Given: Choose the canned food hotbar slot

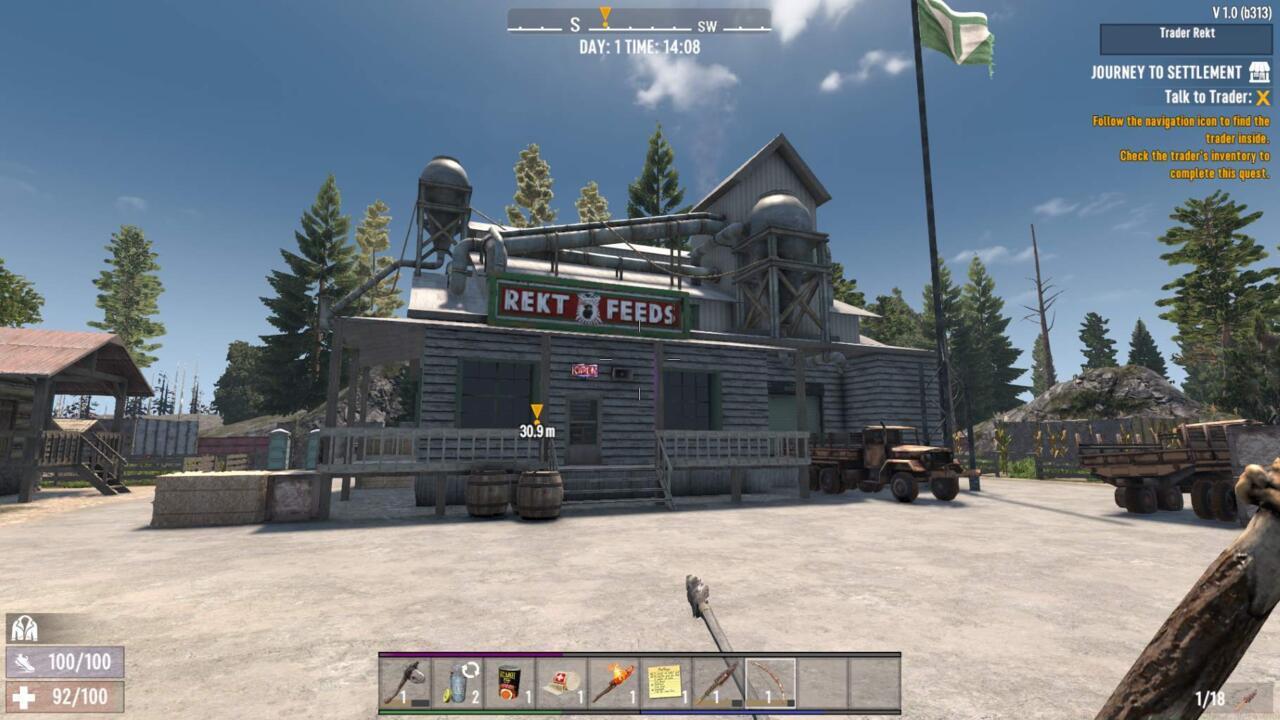Looking at the screenshot, I should (510, 682).
